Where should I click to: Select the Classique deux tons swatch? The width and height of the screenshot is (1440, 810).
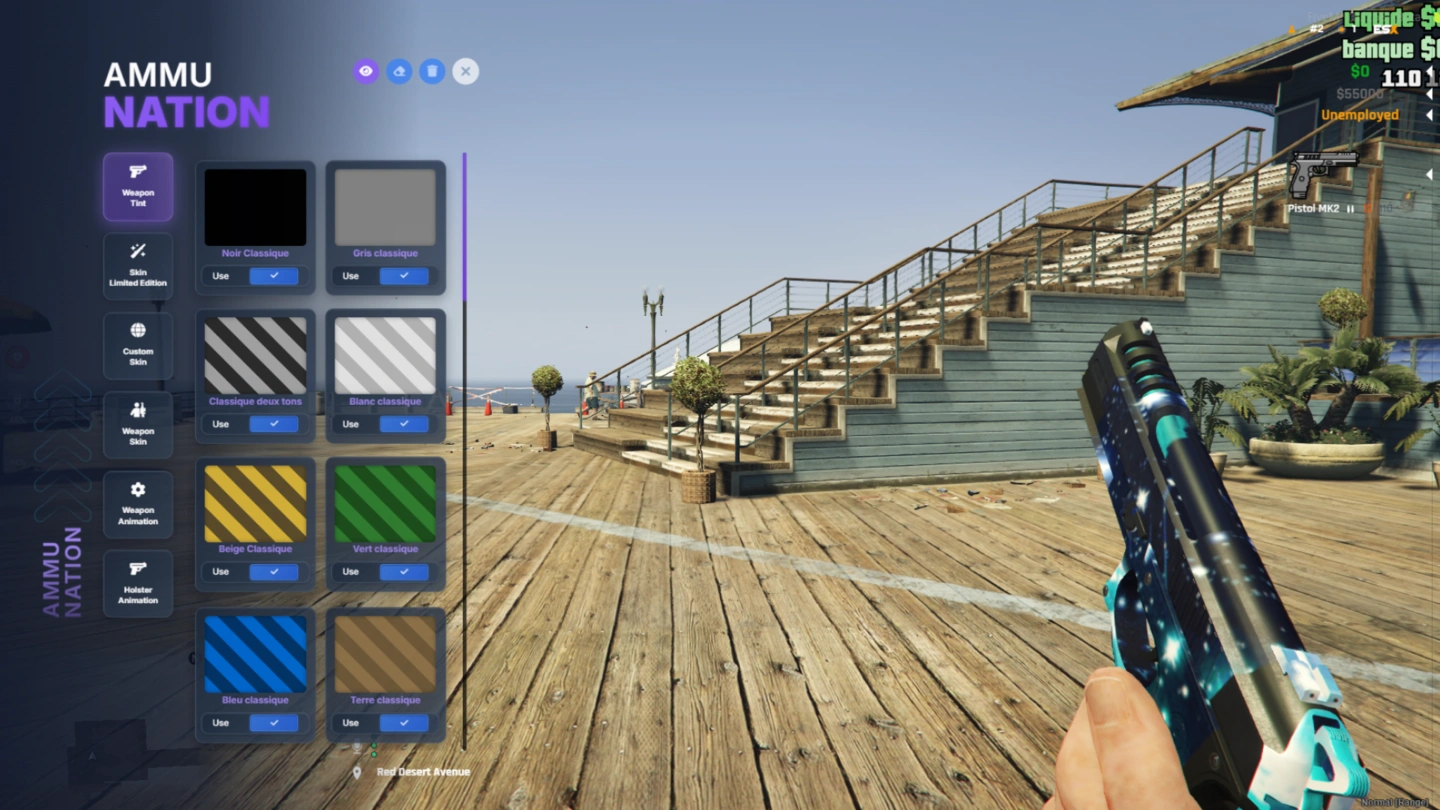(x=255, y=355)
